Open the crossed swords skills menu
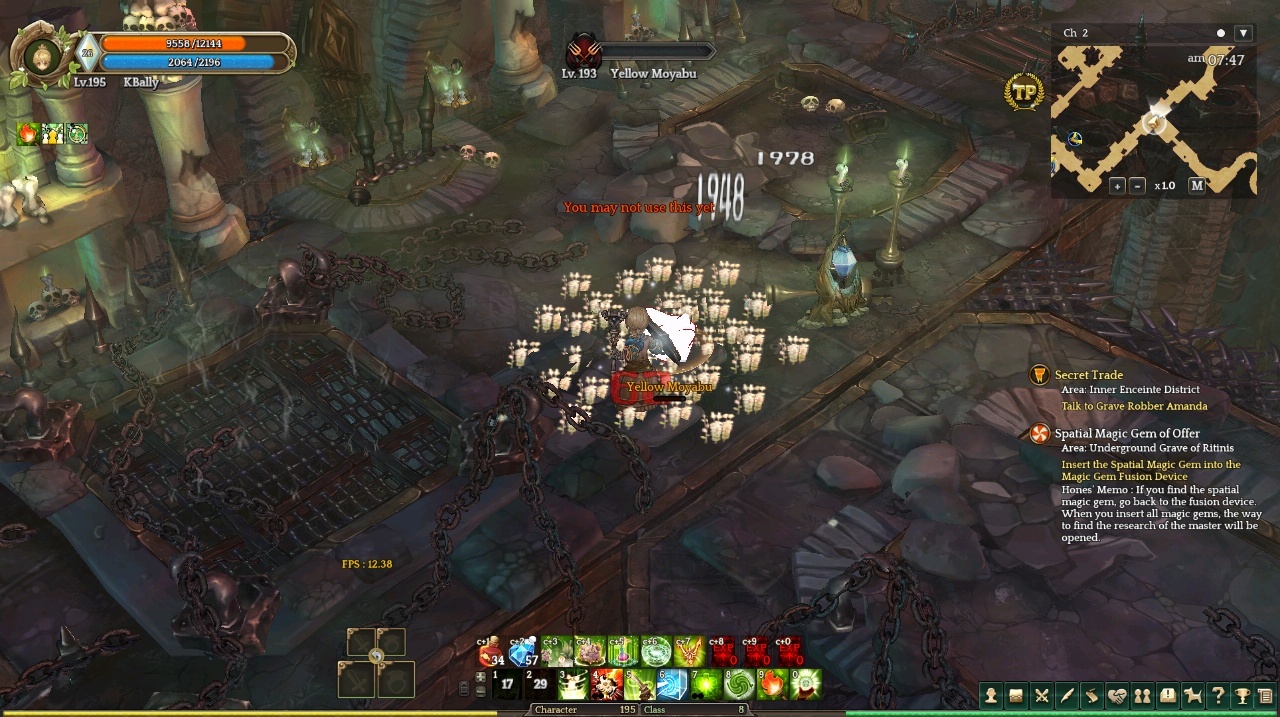 click(1041, 696)
